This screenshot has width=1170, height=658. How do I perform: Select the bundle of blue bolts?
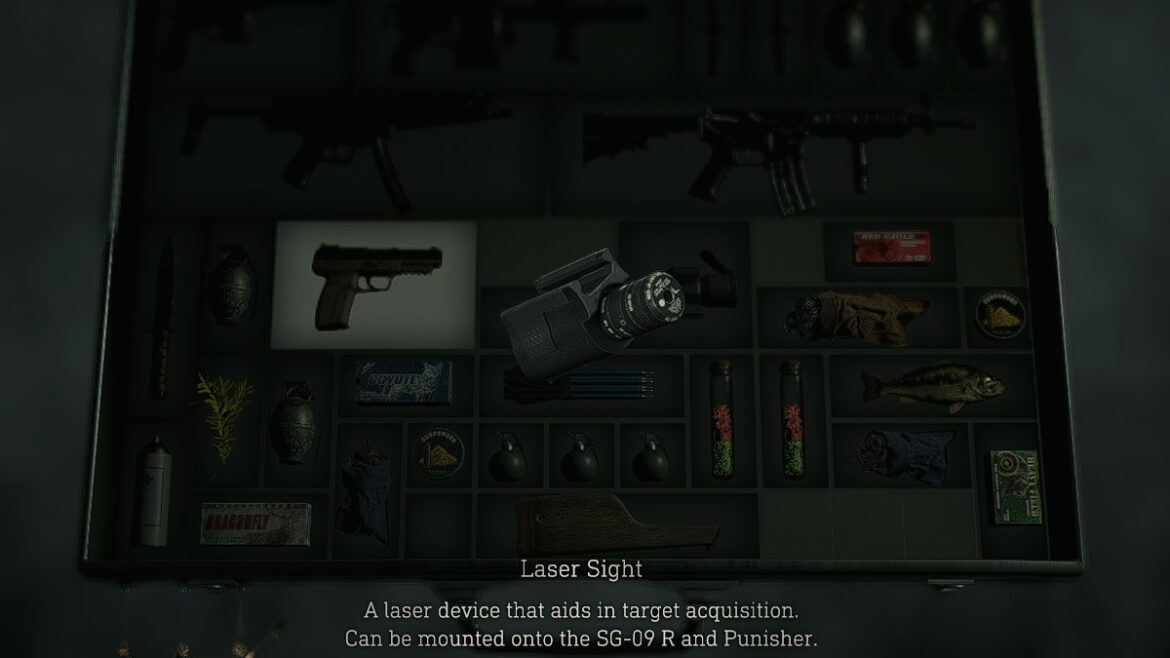tap(580, 382)
